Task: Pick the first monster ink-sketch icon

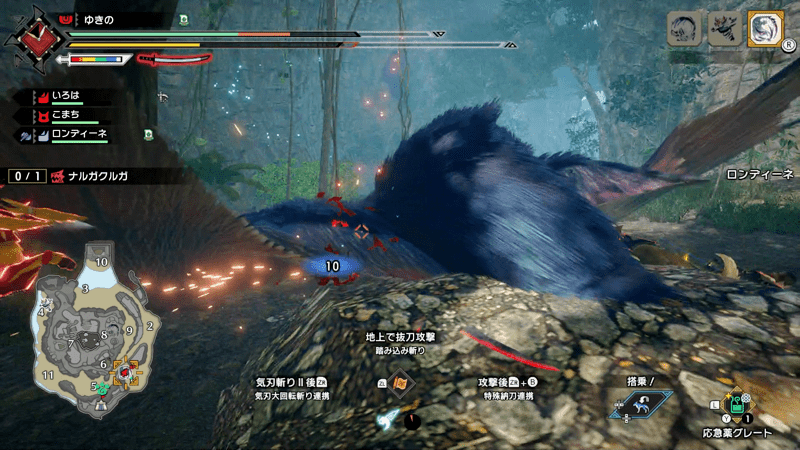Action: pyautogui.click(x=683, y=30)
